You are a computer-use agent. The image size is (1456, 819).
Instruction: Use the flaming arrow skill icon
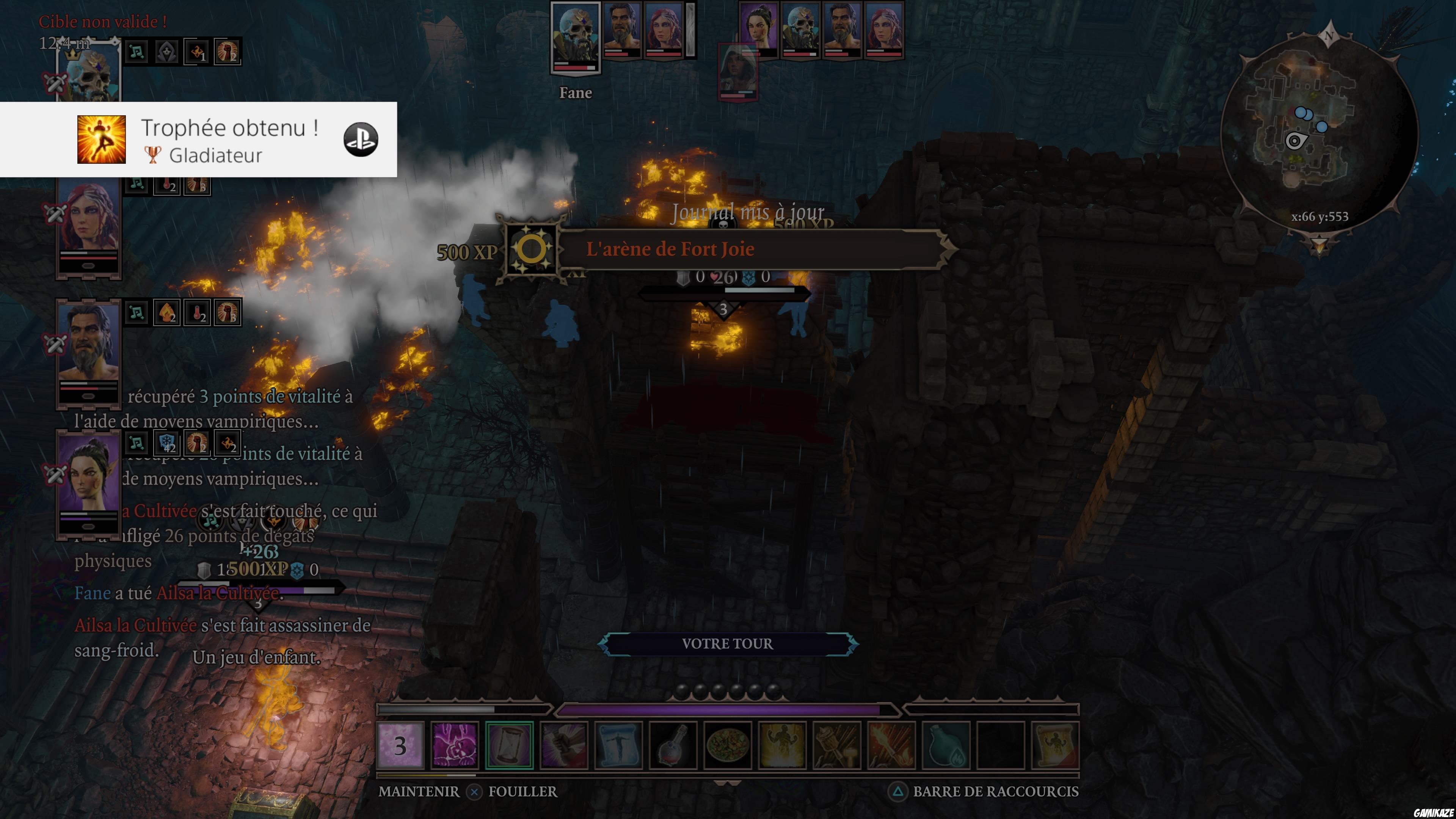click(891, 745)
